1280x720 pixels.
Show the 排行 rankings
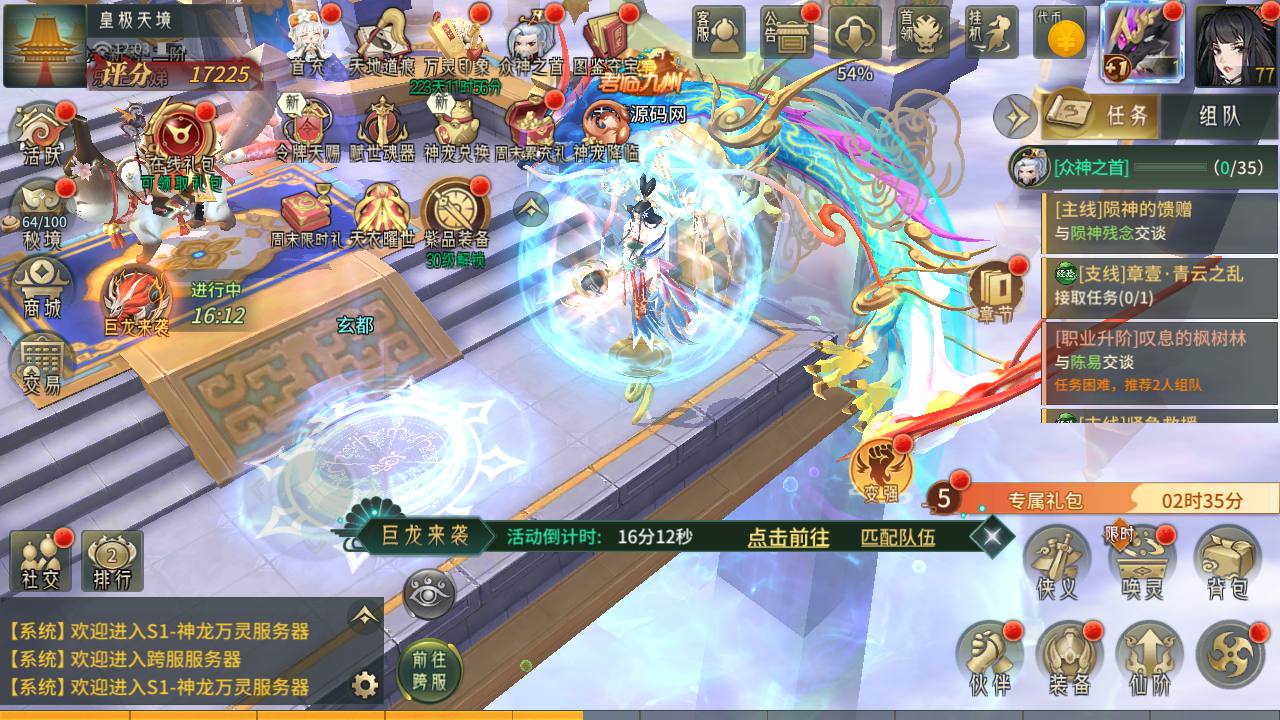coord(113,561)
